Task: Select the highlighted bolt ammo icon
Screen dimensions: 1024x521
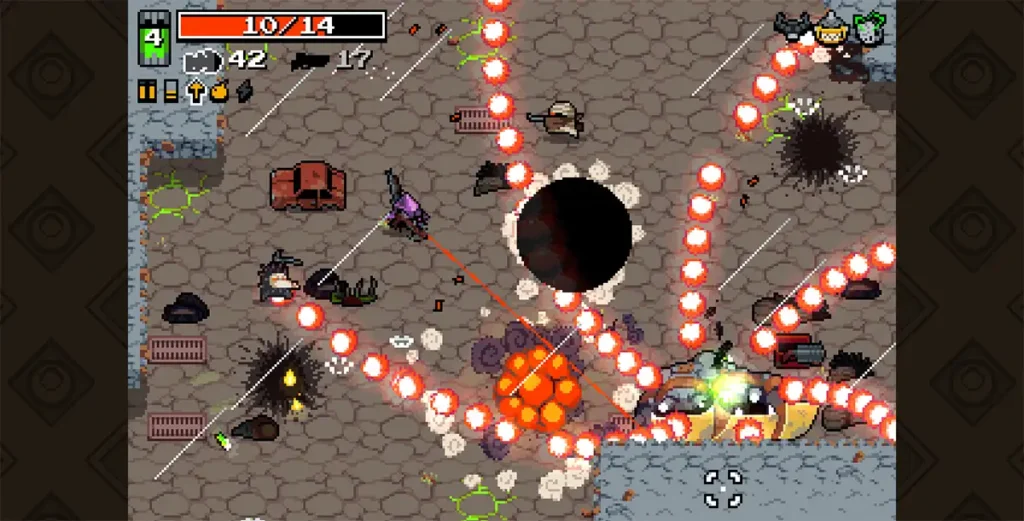Action: pos(195,92)
